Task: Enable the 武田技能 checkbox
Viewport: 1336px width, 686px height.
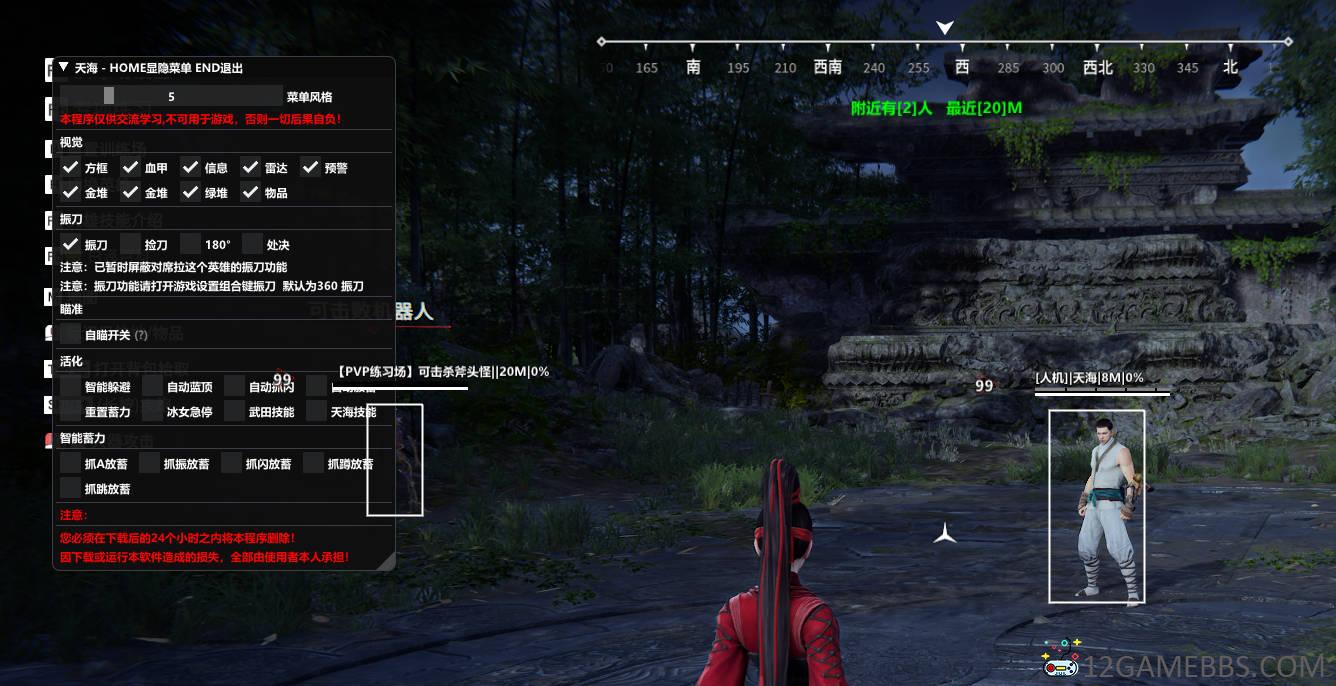Action: (x=234, y=411)
